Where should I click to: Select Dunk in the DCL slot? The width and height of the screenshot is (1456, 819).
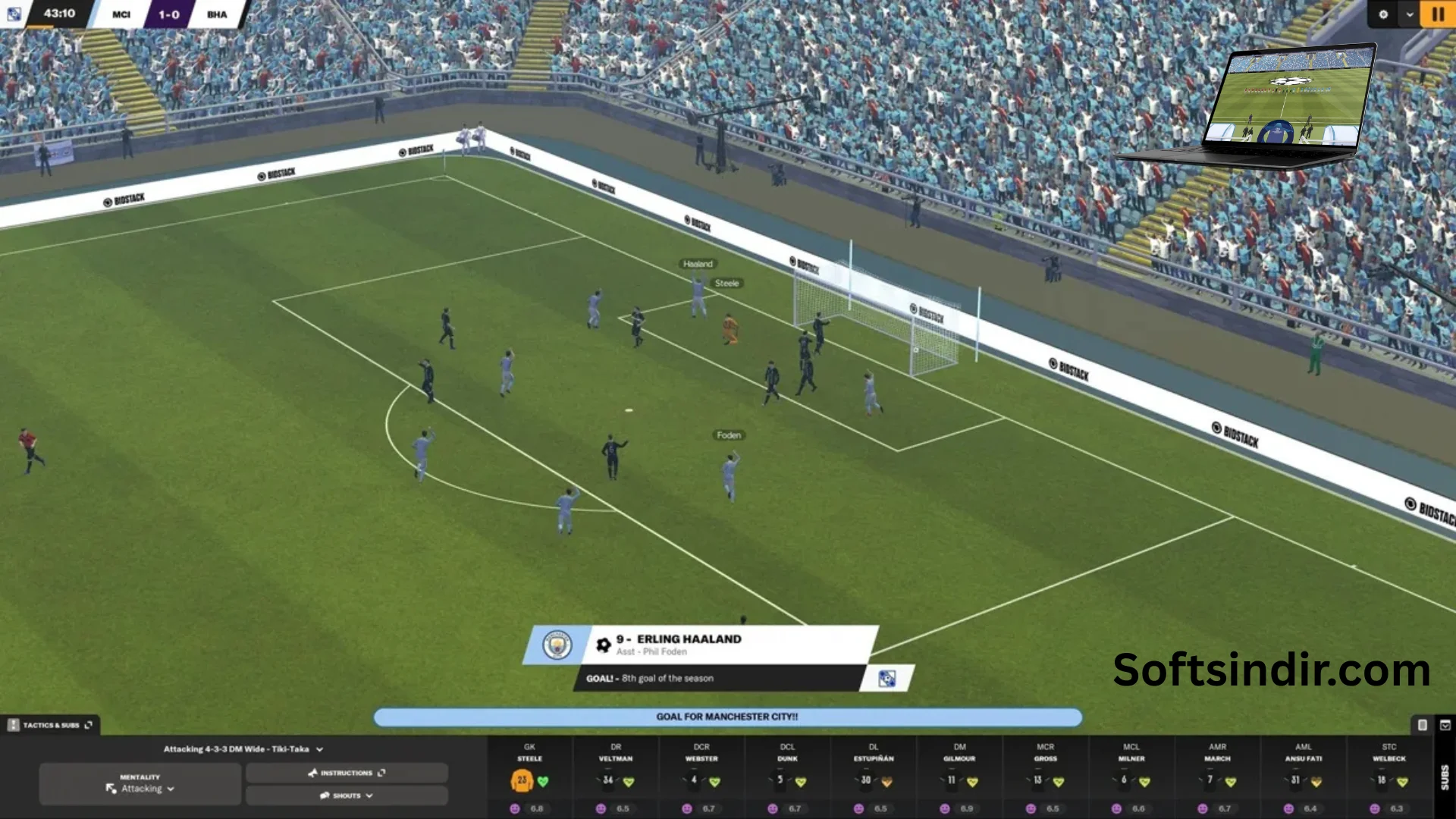coord(787,777)
